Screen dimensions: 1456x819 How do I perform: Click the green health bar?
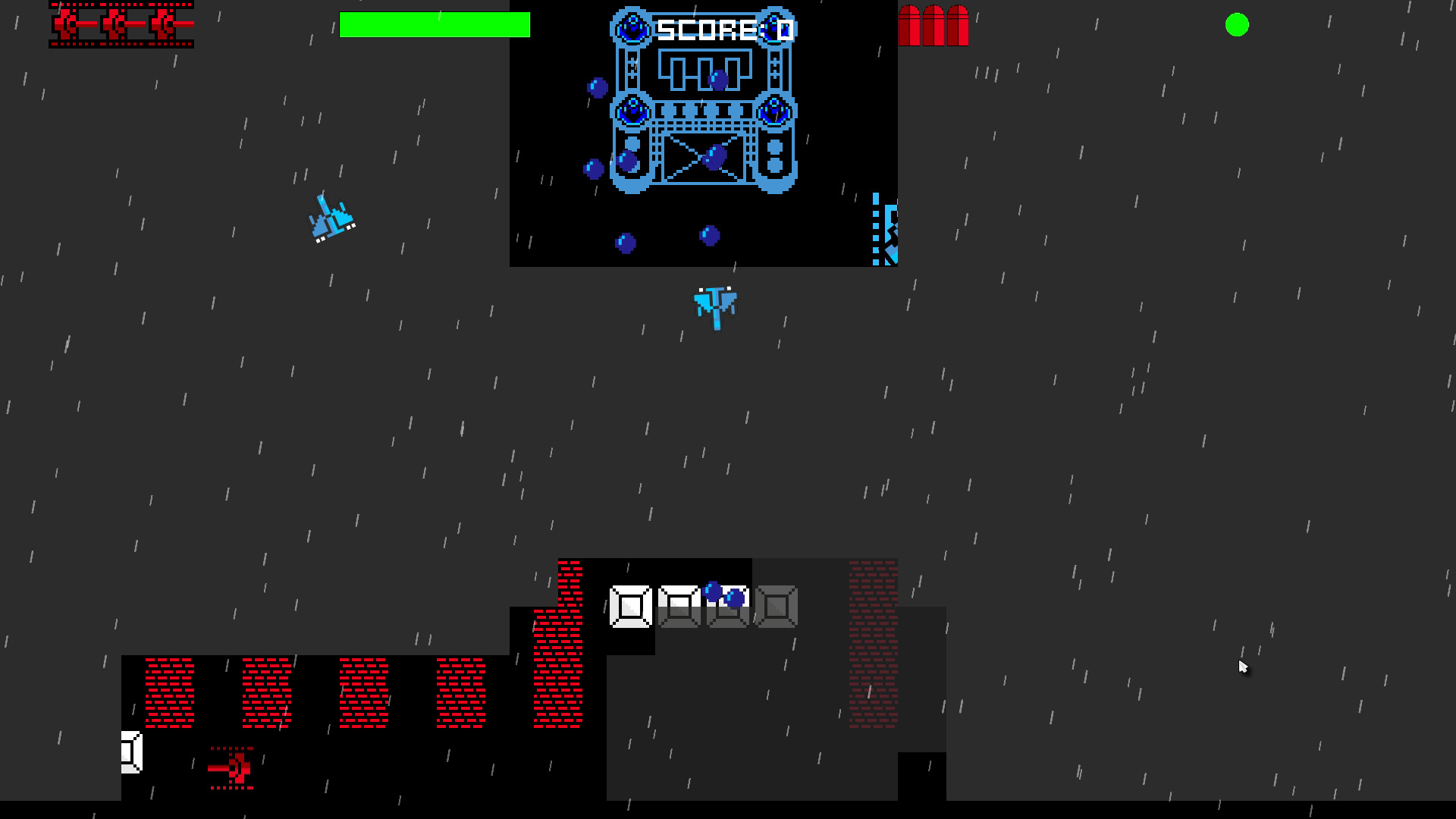(435, 25)
